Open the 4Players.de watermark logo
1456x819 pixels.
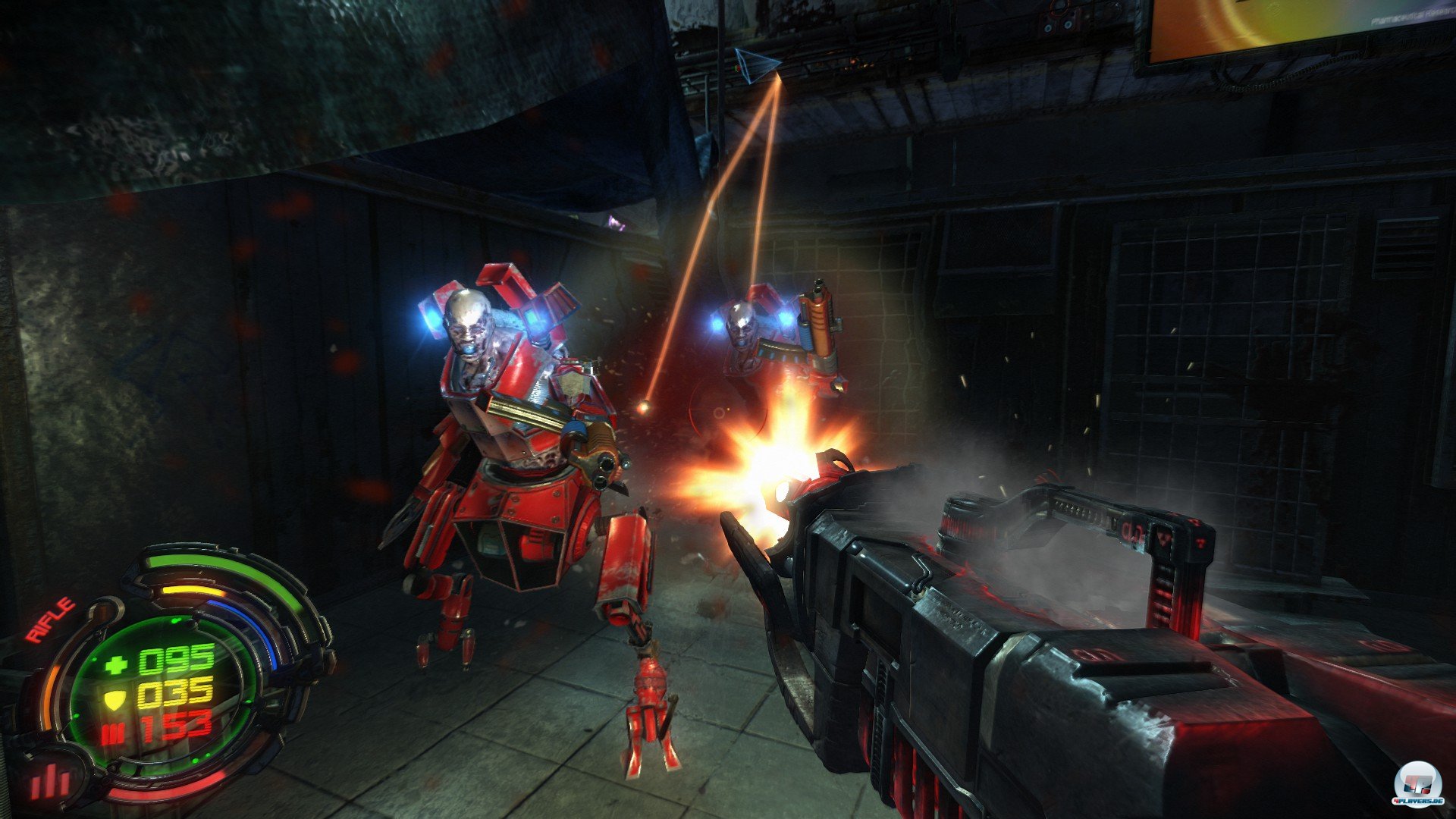click(1410, 789)
